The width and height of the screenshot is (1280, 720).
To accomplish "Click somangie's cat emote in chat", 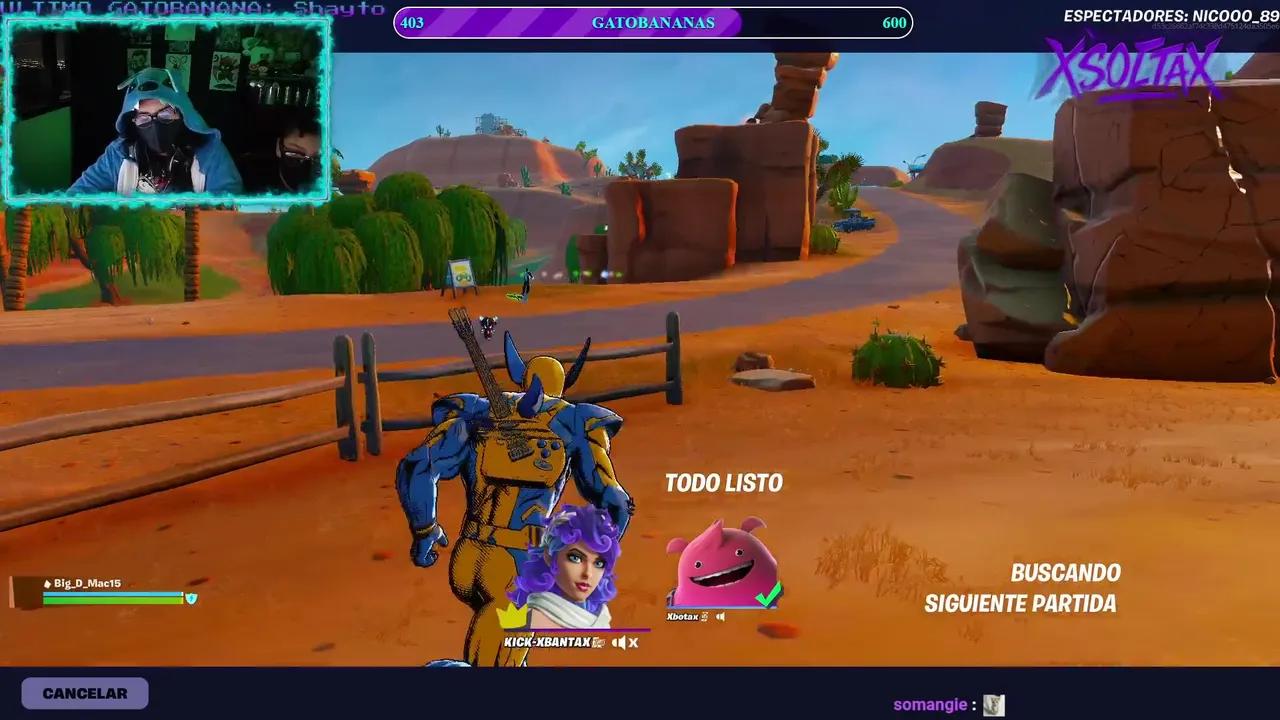I will click(x=994, y=704).
